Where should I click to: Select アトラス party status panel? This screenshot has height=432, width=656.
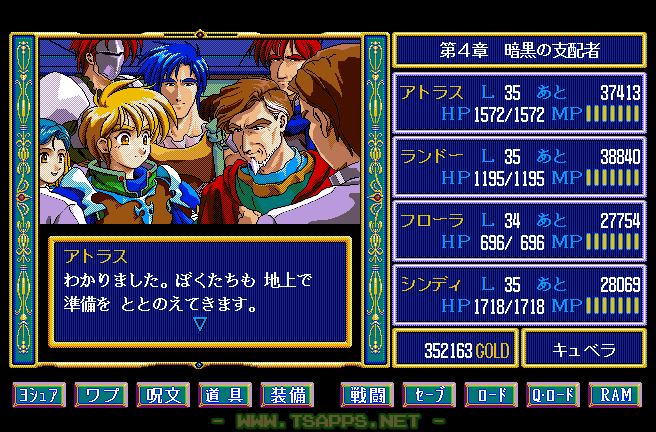(x=519, y=104)
